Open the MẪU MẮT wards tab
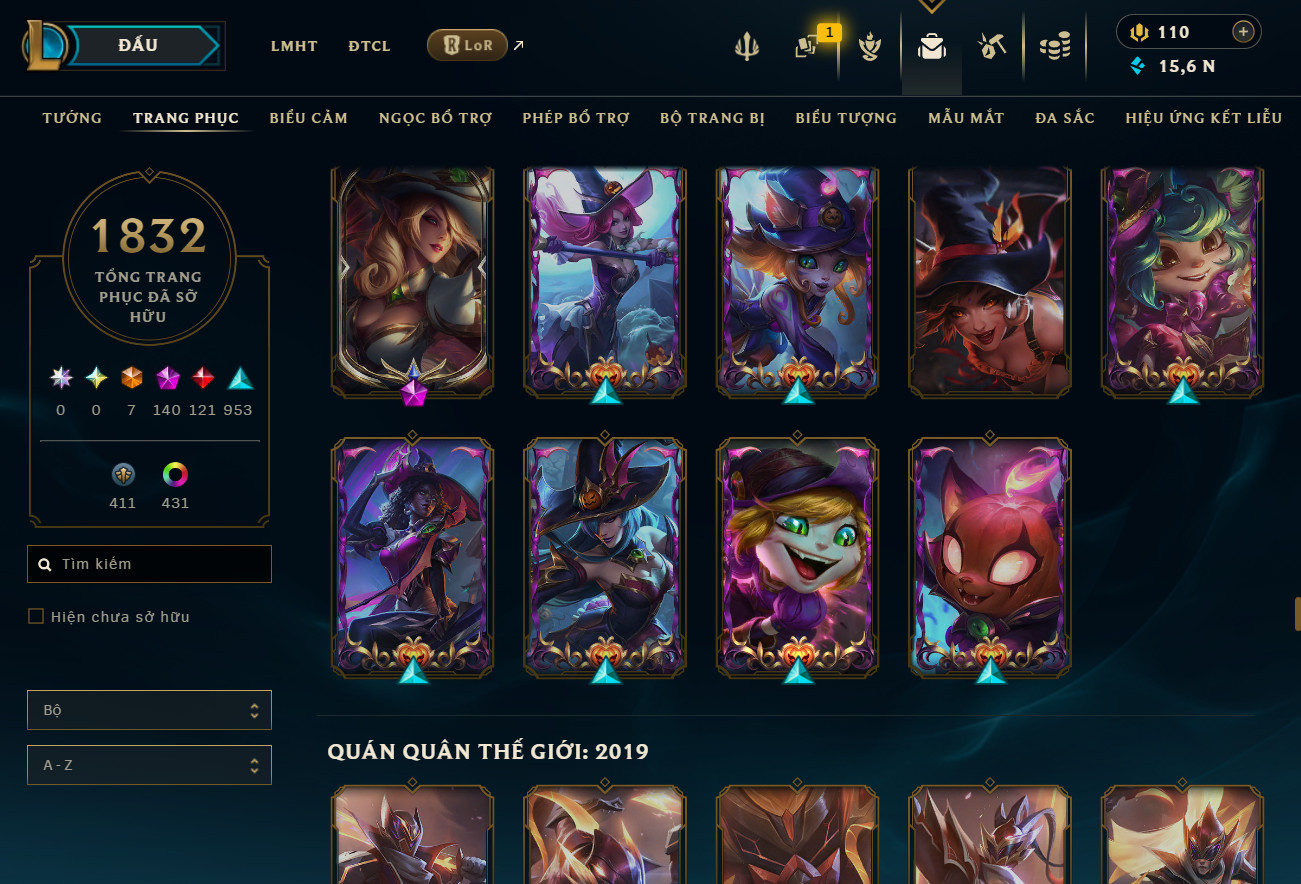Screen dimensions: 1301x884 pyautogui.click(x=965, y=118)
